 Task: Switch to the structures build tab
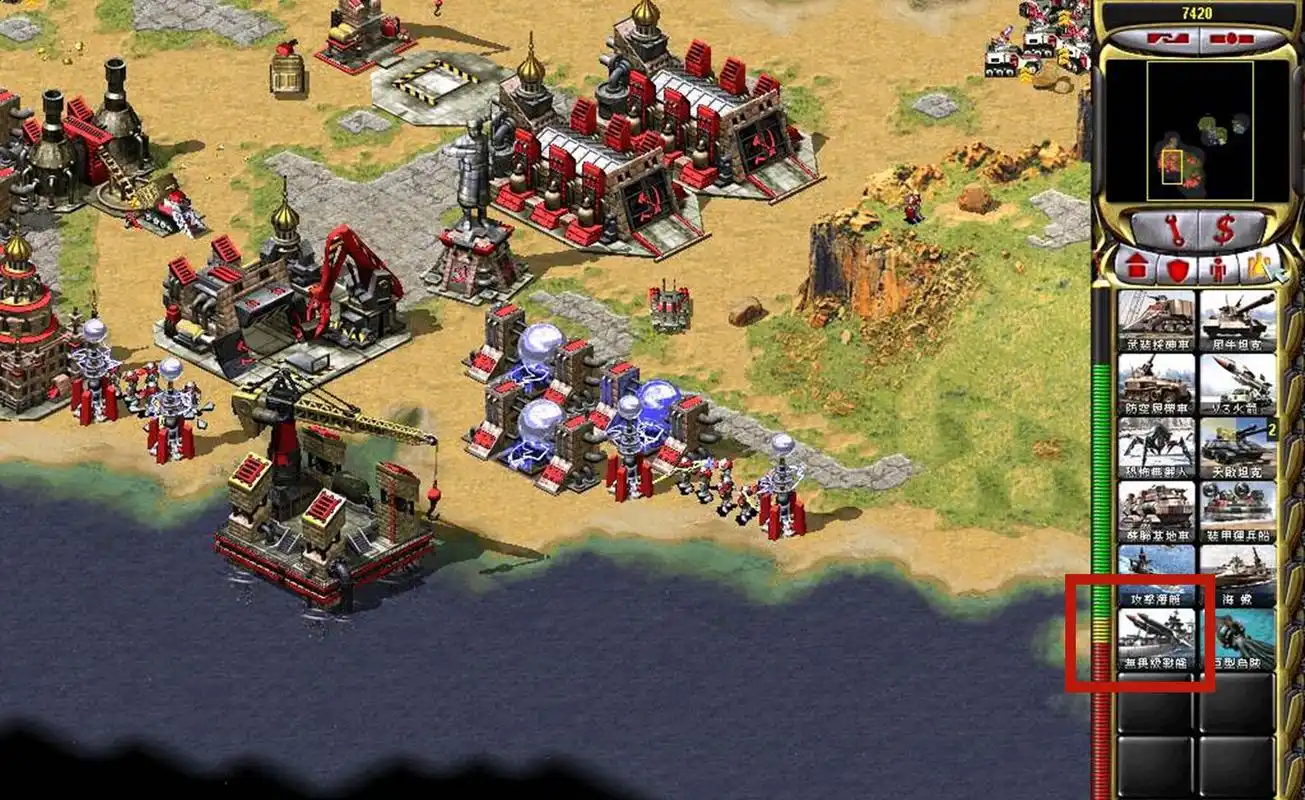(1135, 268)
